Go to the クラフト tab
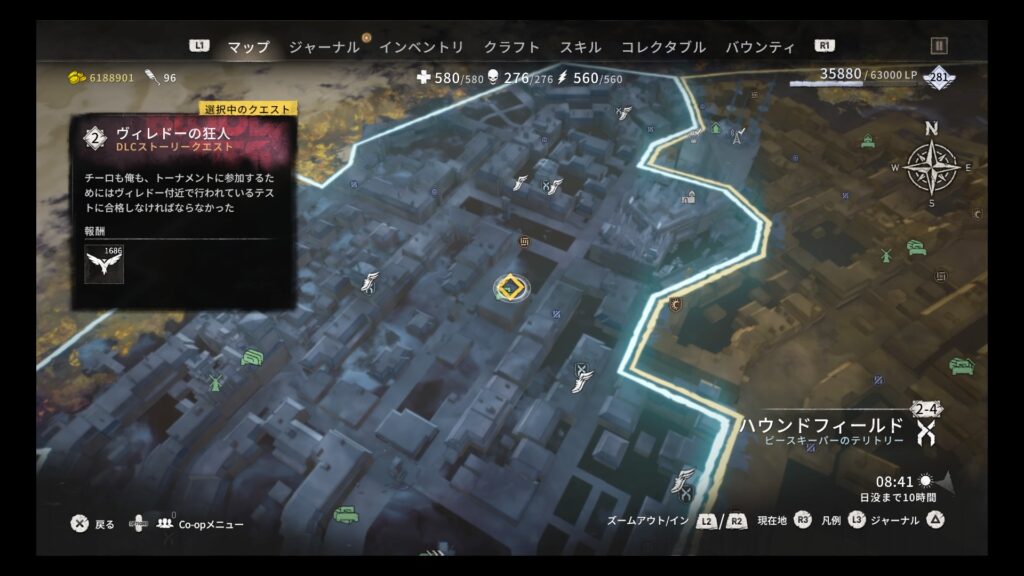The width and height of the screenshot is (1024, 576). (x=511, y=47)
